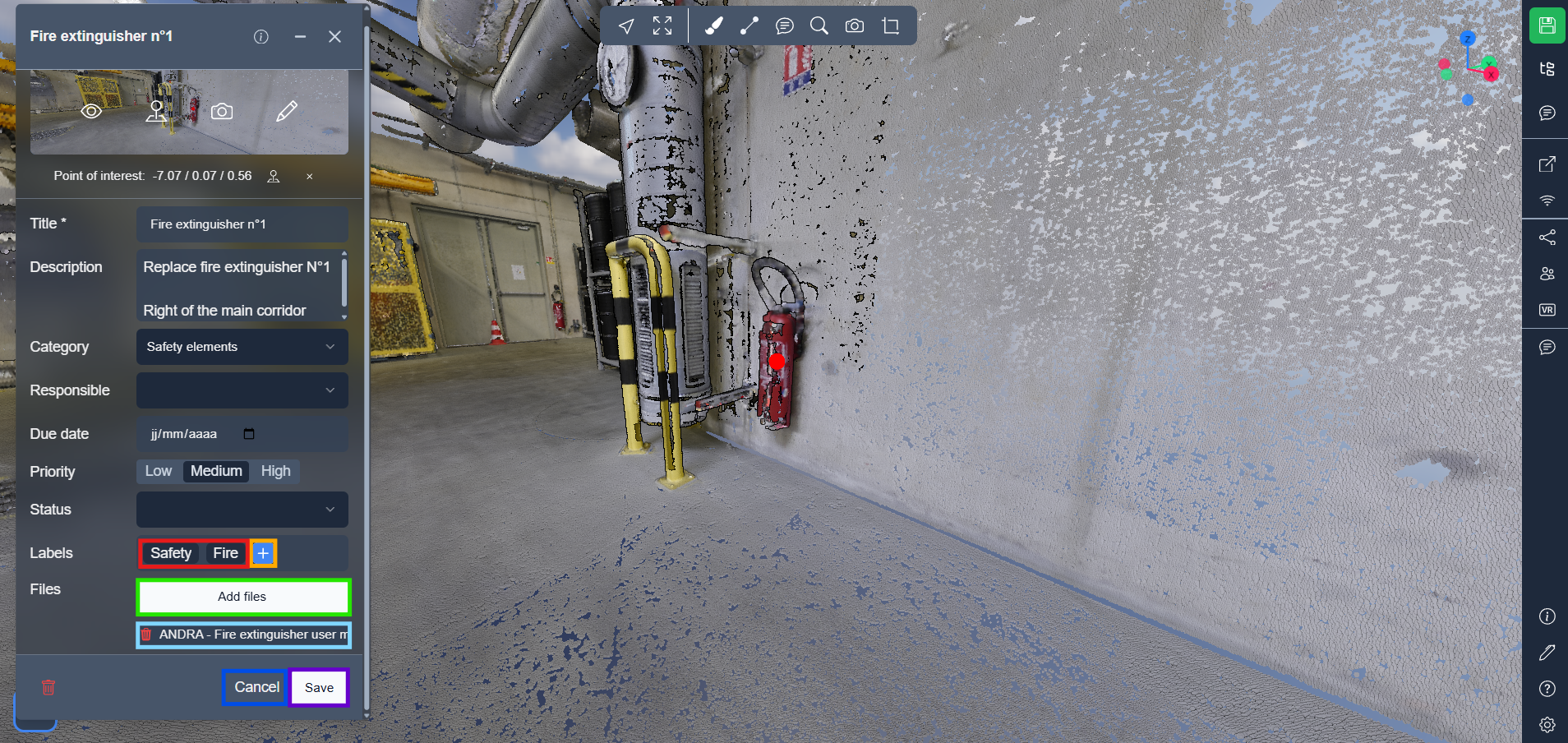Save the fire extinguisher annotation

tap(319, 687)
